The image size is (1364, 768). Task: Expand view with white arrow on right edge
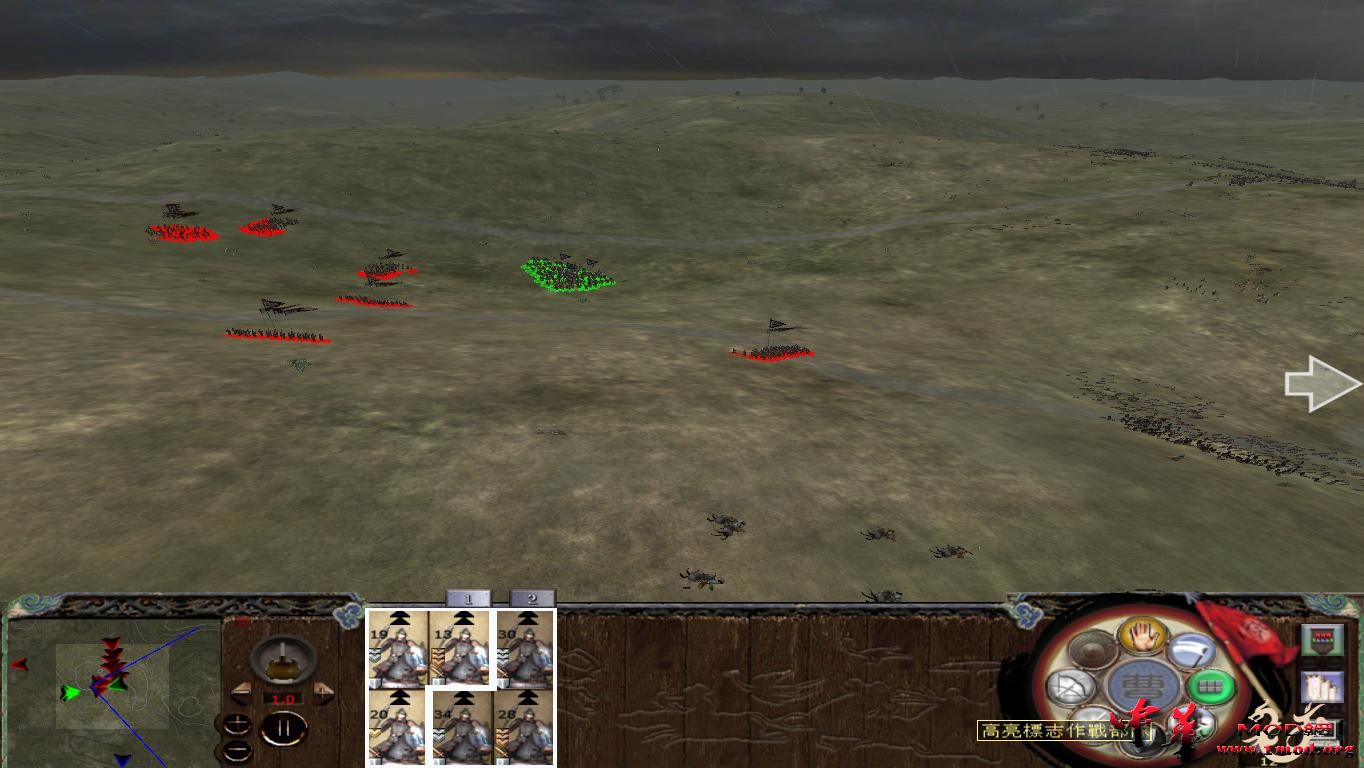coord(1322,384)
